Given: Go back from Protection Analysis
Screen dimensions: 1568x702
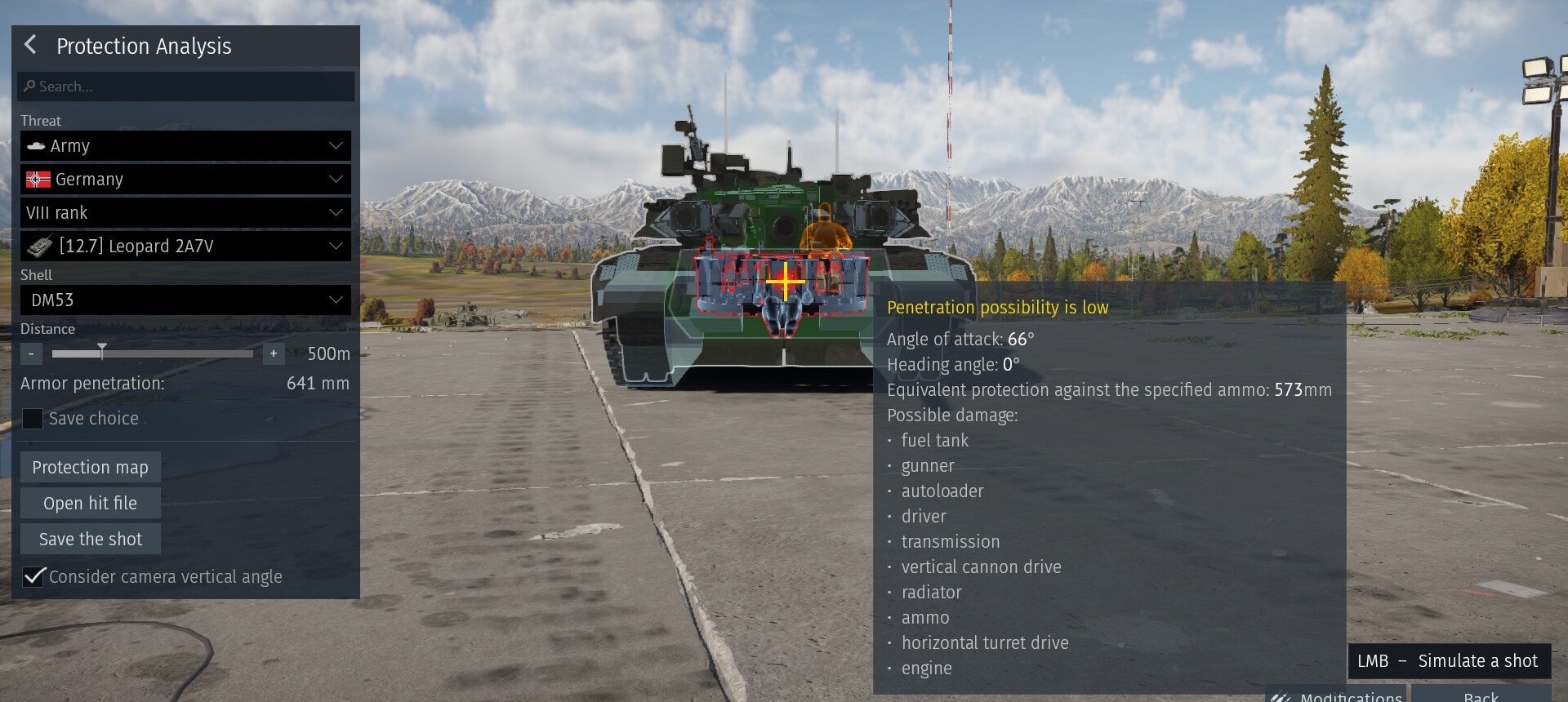Looking at the screenshot, I should coord(31,45).
